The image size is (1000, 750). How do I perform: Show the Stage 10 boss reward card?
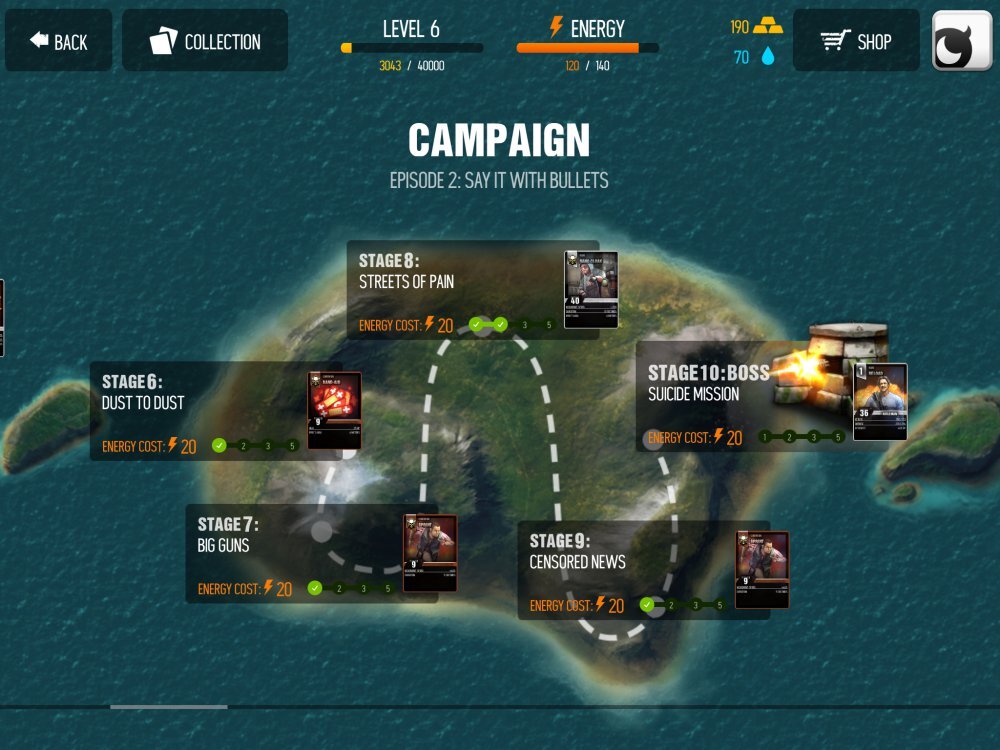(880, 402)
